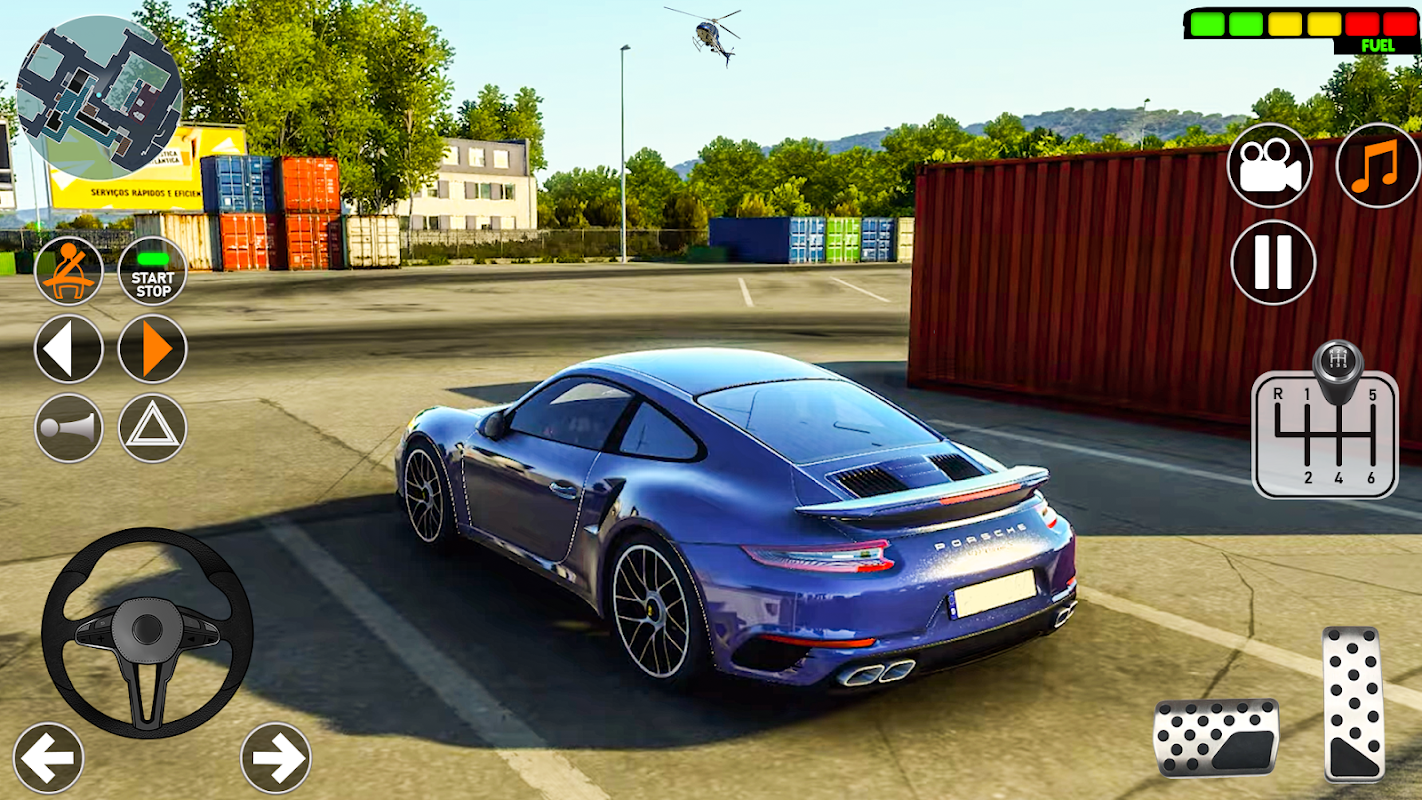Tap the START STOP engine button
This screenshot has width=1422, height=800.
[x=153, y=271]
